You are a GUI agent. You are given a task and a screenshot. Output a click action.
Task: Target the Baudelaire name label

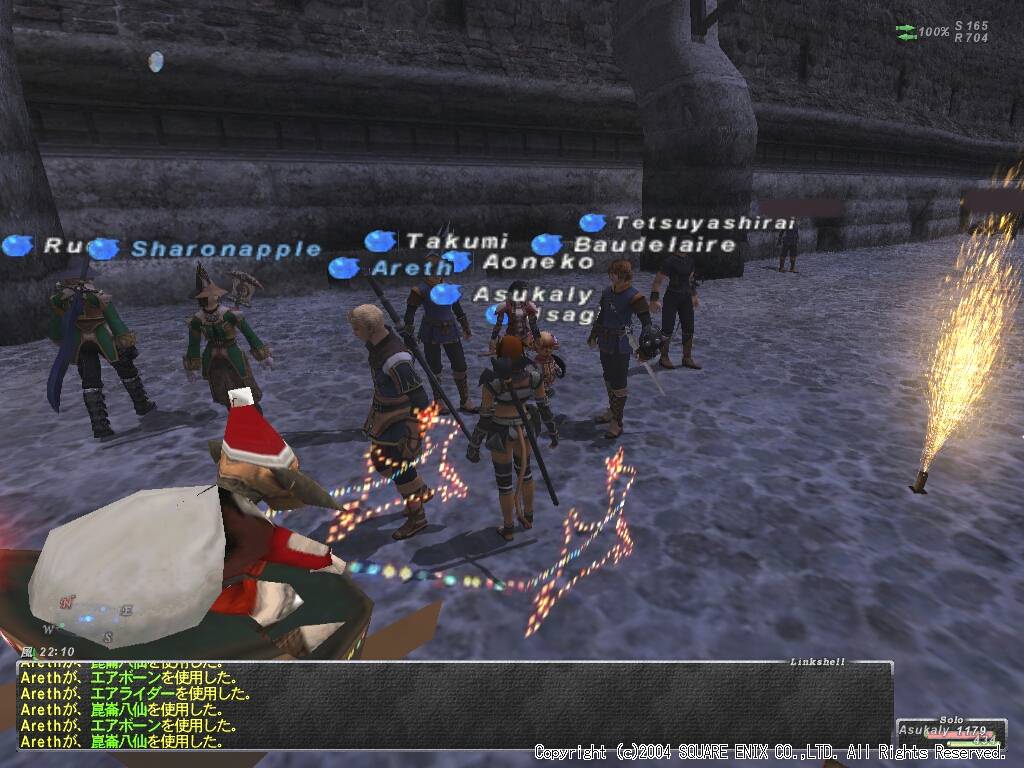654,245
